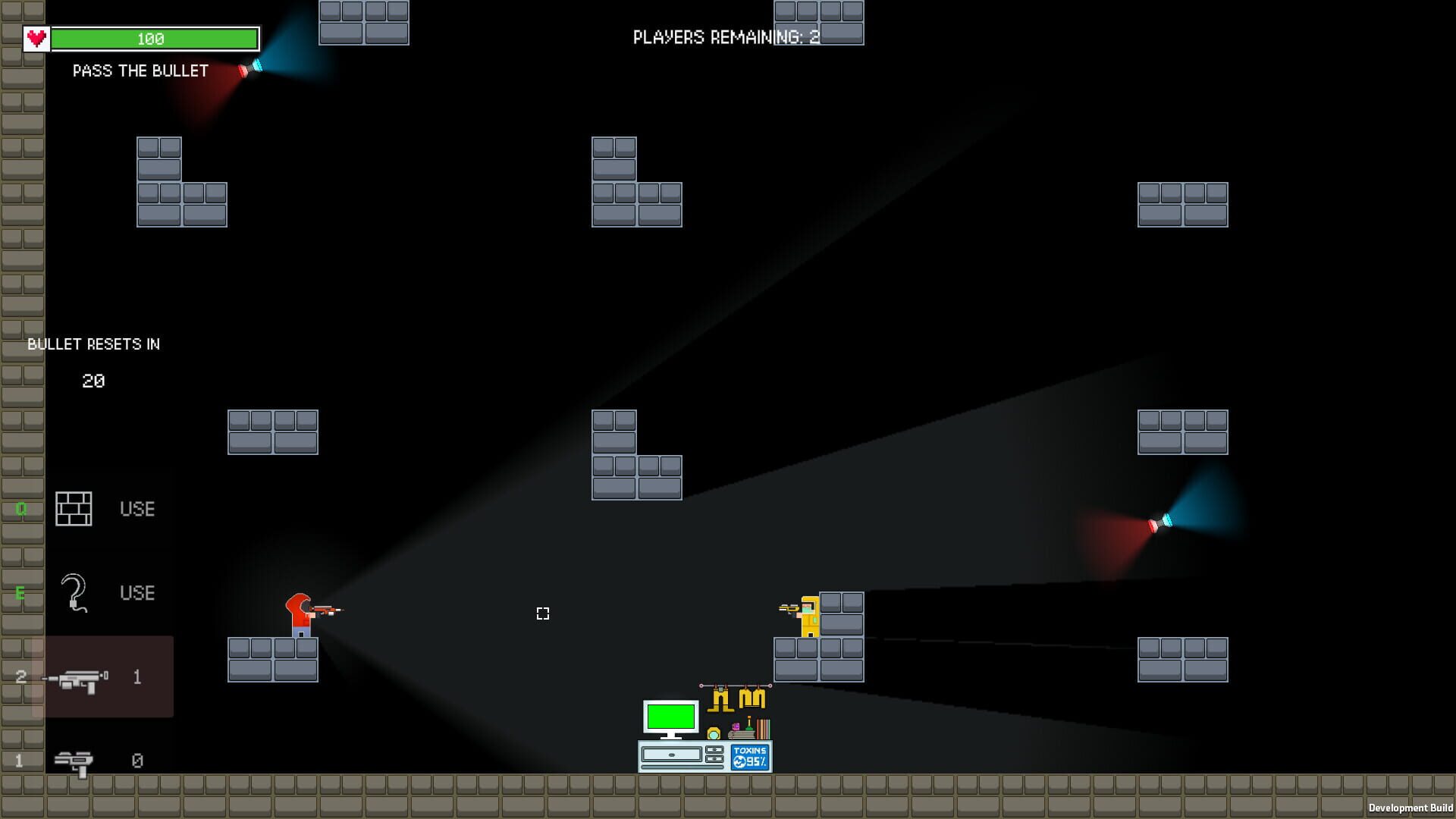Click the yellow jacket on the clothes rack
This screenshot has height=819, width=1456.
752,698
